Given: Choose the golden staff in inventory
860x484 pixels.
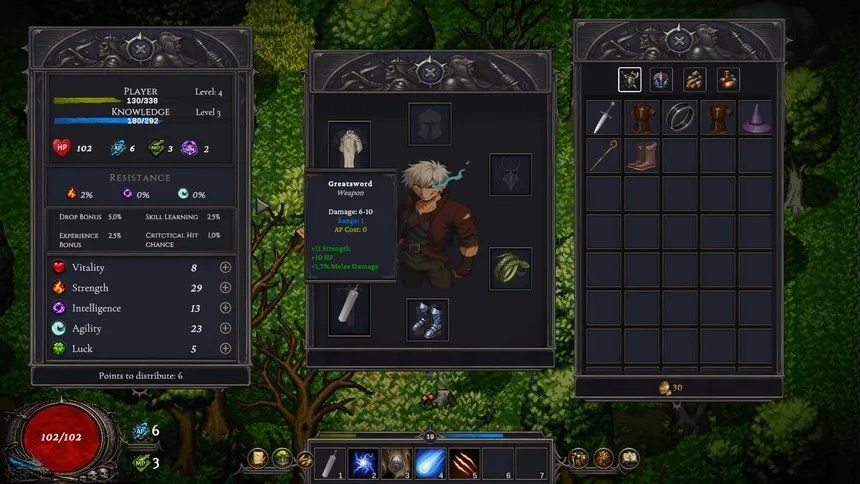Looking at the screenshot, I should coord(603,155).
